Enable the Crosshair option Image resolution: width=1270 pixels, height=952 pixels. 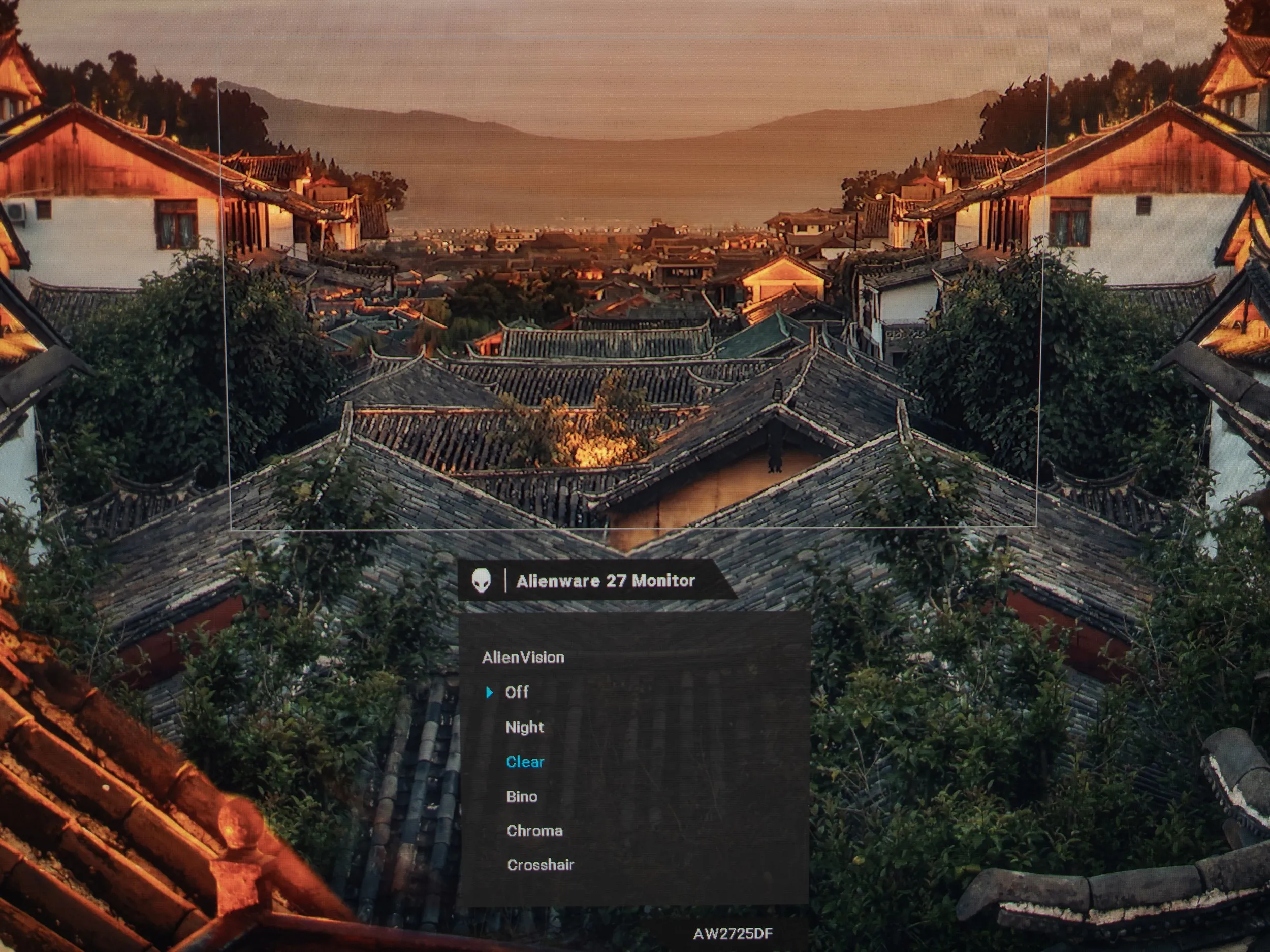(x=539, y=865)
